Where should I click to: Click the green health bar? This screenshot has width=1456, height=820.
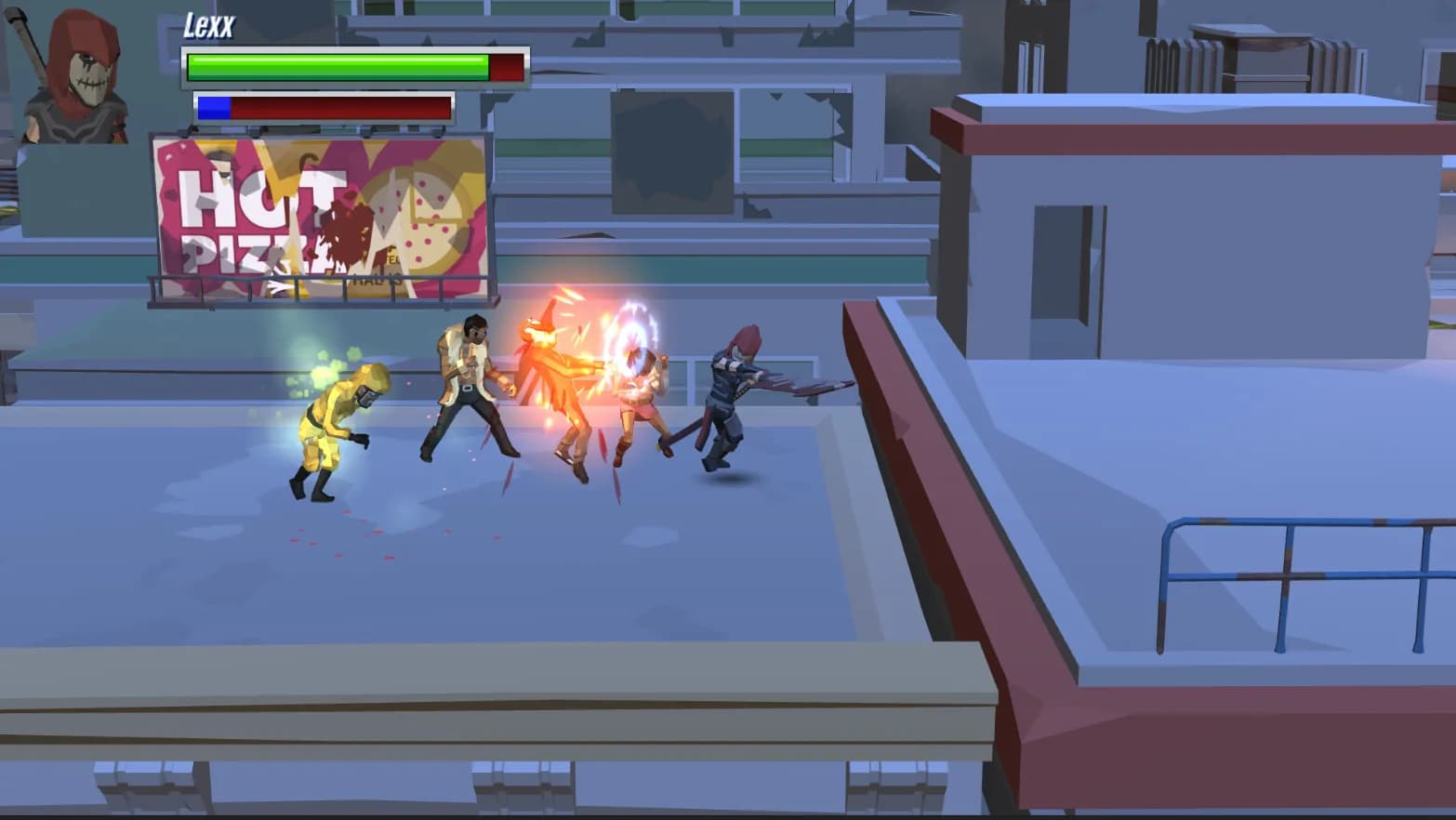tap(335, 66)
